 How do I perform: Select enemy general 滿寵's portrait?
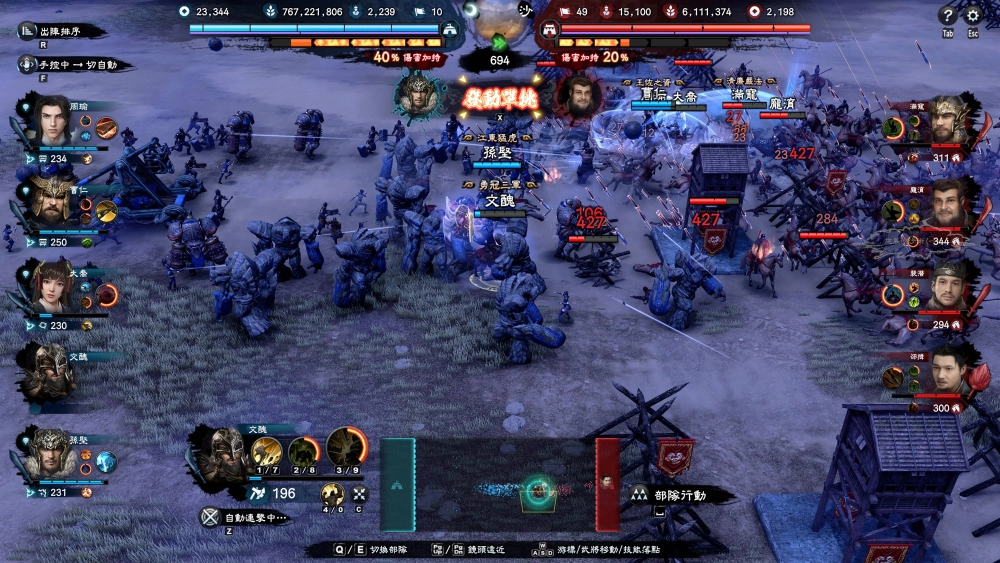pyautogui.click(x=950, y=121)
